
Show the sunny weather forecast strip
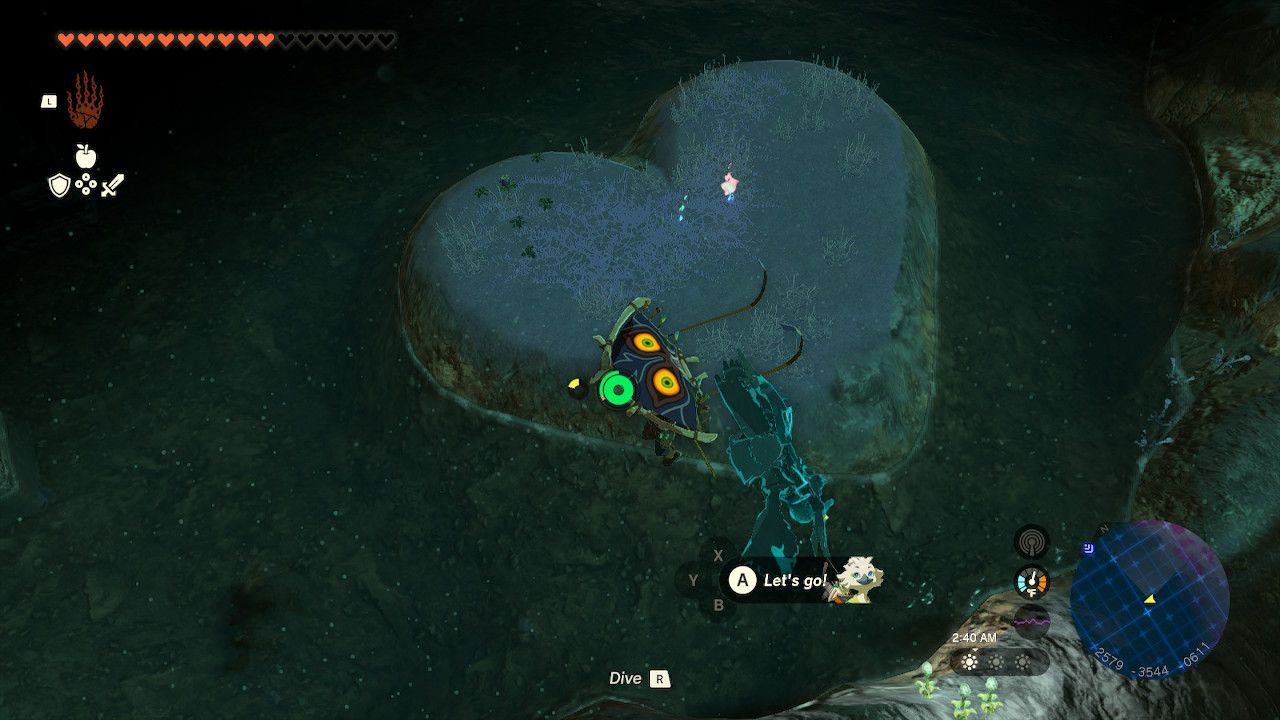996,662
